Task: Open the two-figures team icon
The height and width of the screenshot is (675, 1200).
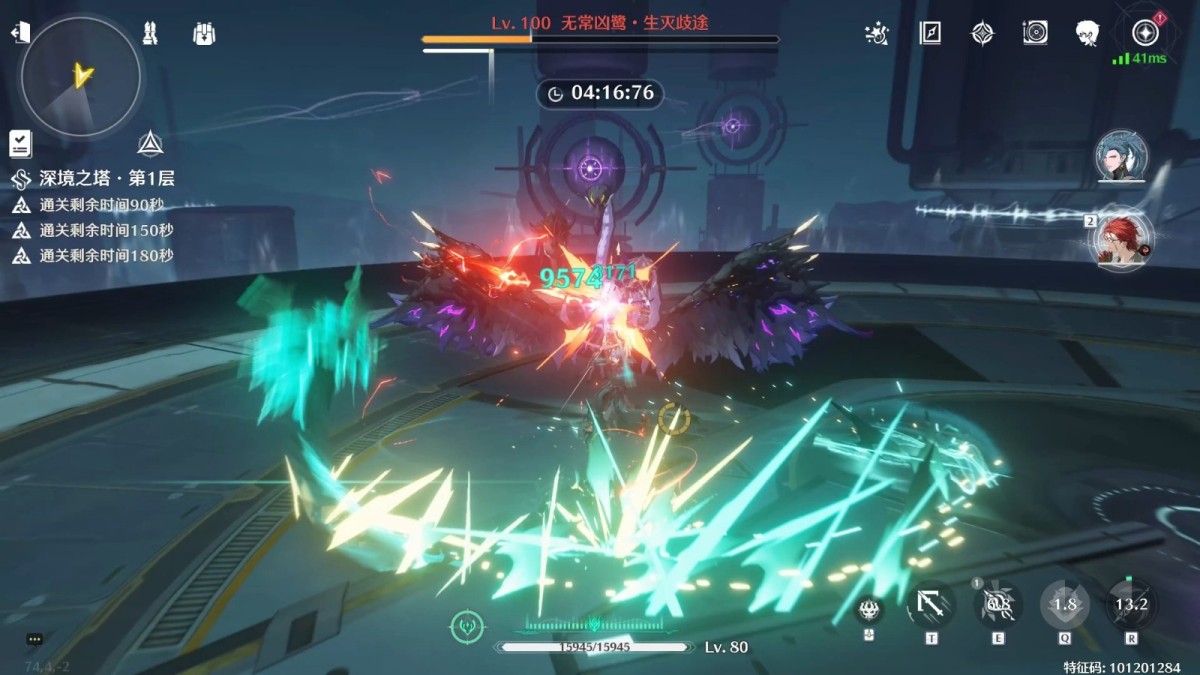Action: (150, 34)
